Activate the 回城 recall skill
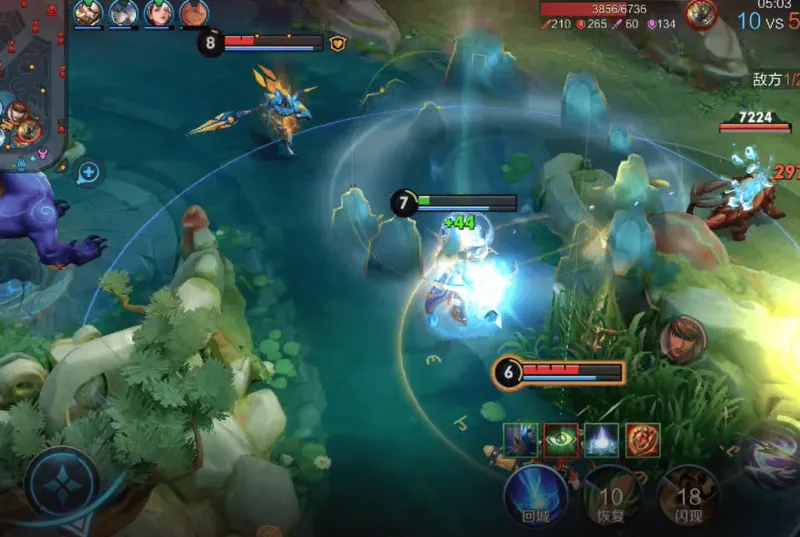 pos(530,492)
